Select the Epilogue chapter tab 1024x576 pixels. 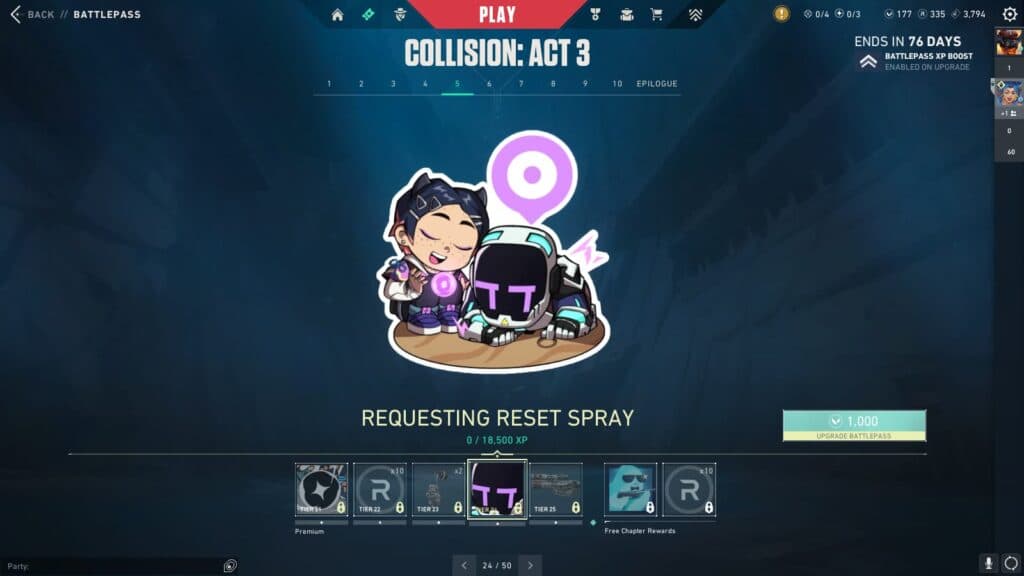pos(657,84)
